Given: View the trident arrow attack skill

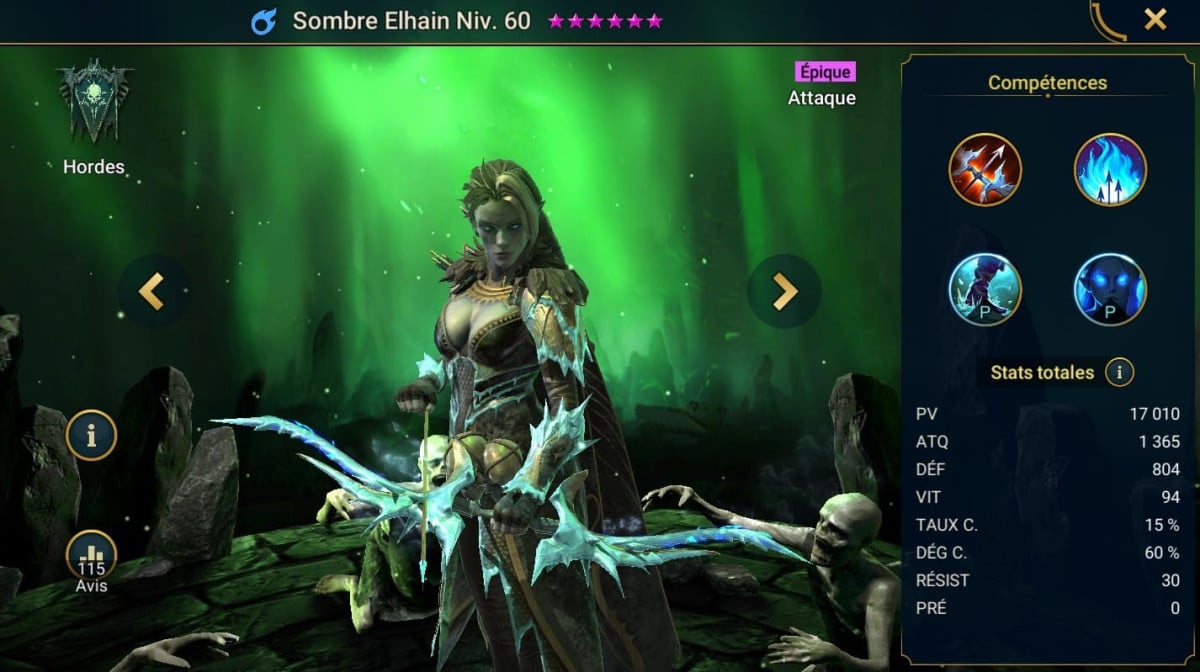Looking at the screenshot, I should (985, 169).
